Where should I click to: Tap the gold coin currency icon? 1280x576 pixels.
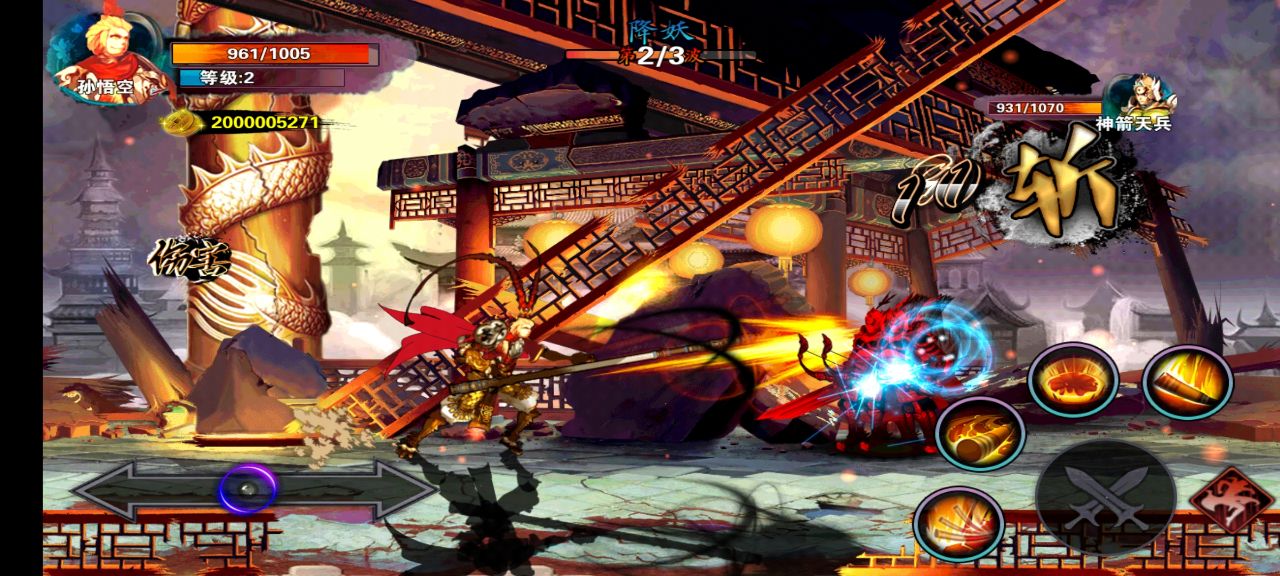(x=181, y=122)
